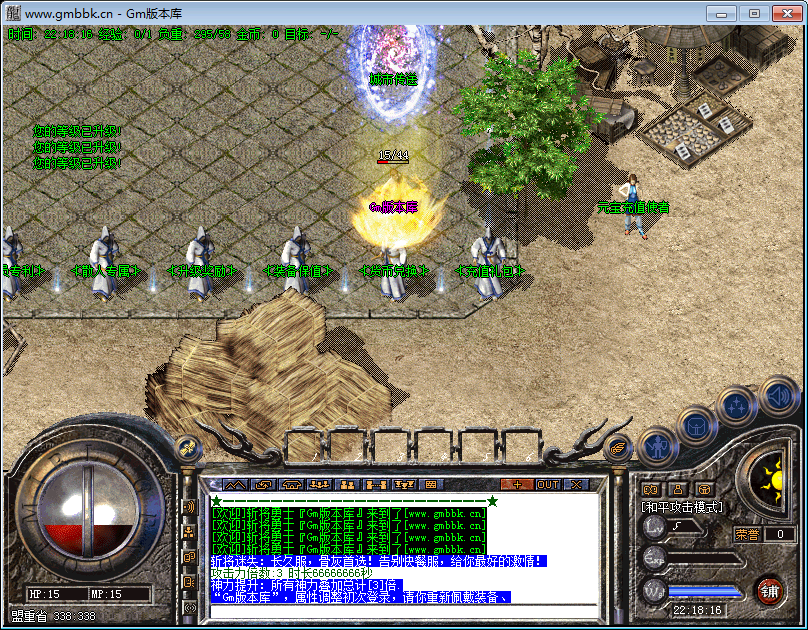Close chat toolbar with the X button
Screen dimensions: 808x630
[x=576, y=485]
